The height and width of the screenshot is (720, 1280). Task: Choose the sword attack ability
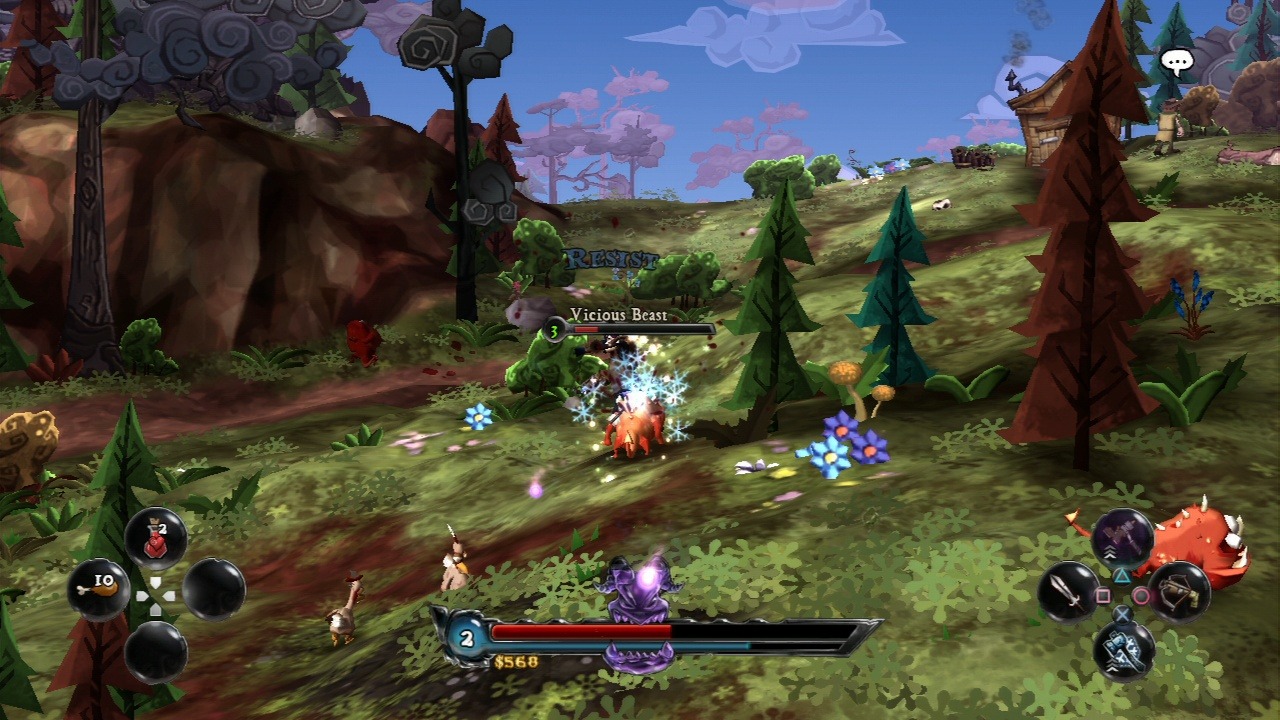(x=1068, y=590)
